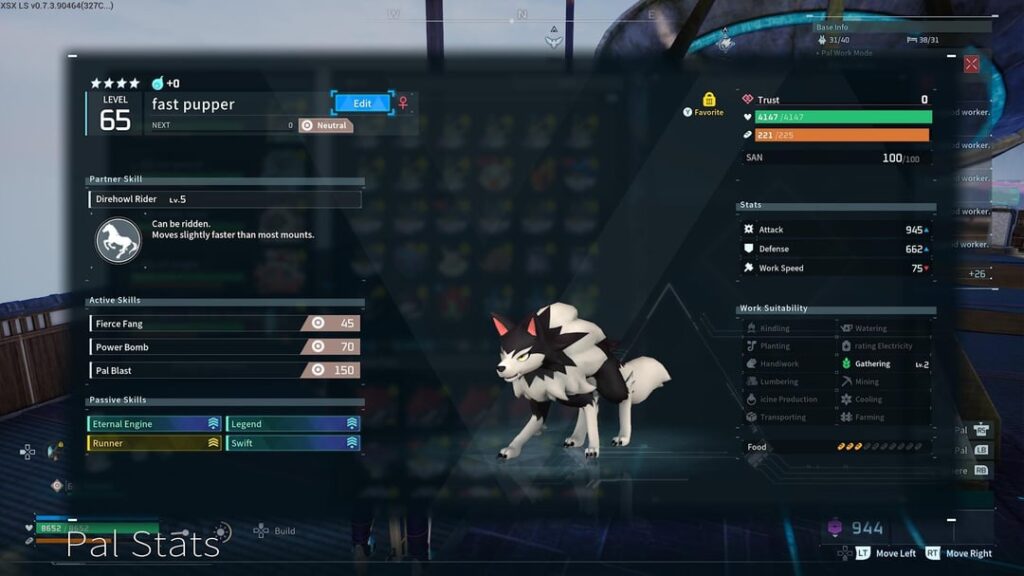The image size is (1024, 576).
Task: Click the Eternal Engine passive skill
Action: pyautogui.click(x=154, y=424)
